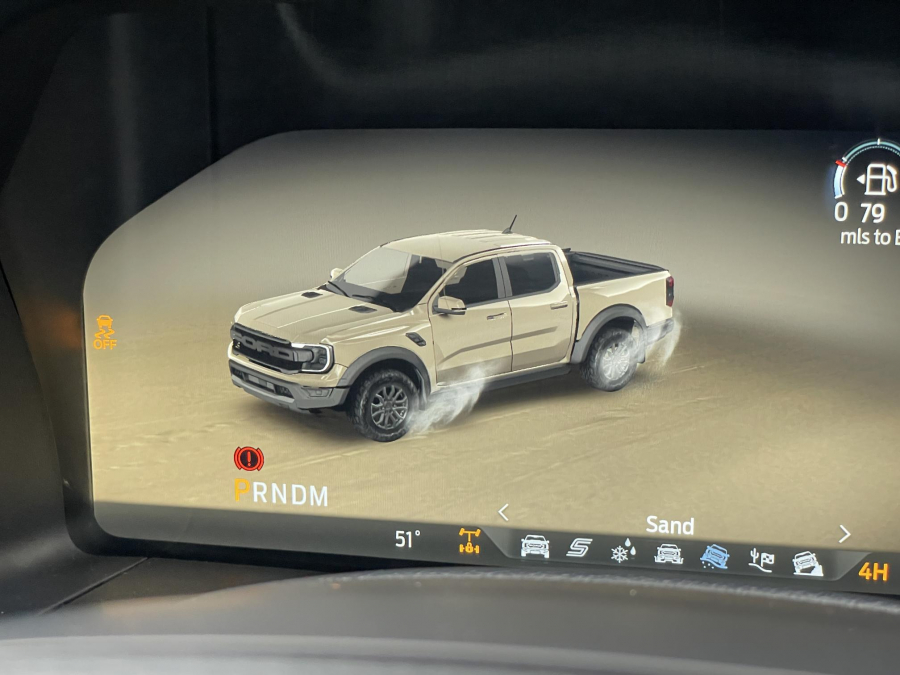Select the highlighted Sand mode icon
900x675 pixels.
point(714,556)
